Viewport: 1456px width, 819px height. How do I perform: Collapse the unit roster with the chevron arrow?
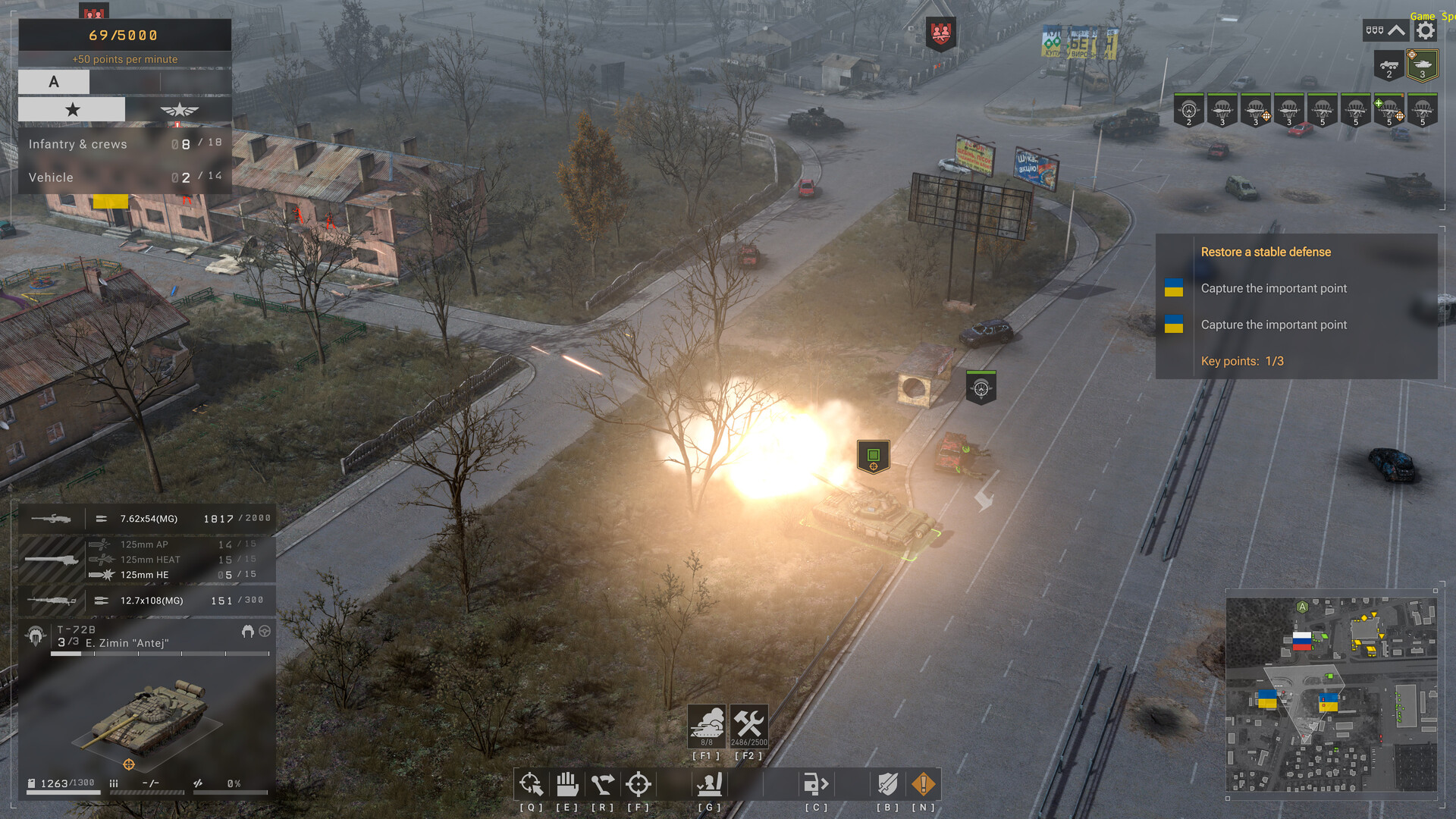coord(1395,29)
